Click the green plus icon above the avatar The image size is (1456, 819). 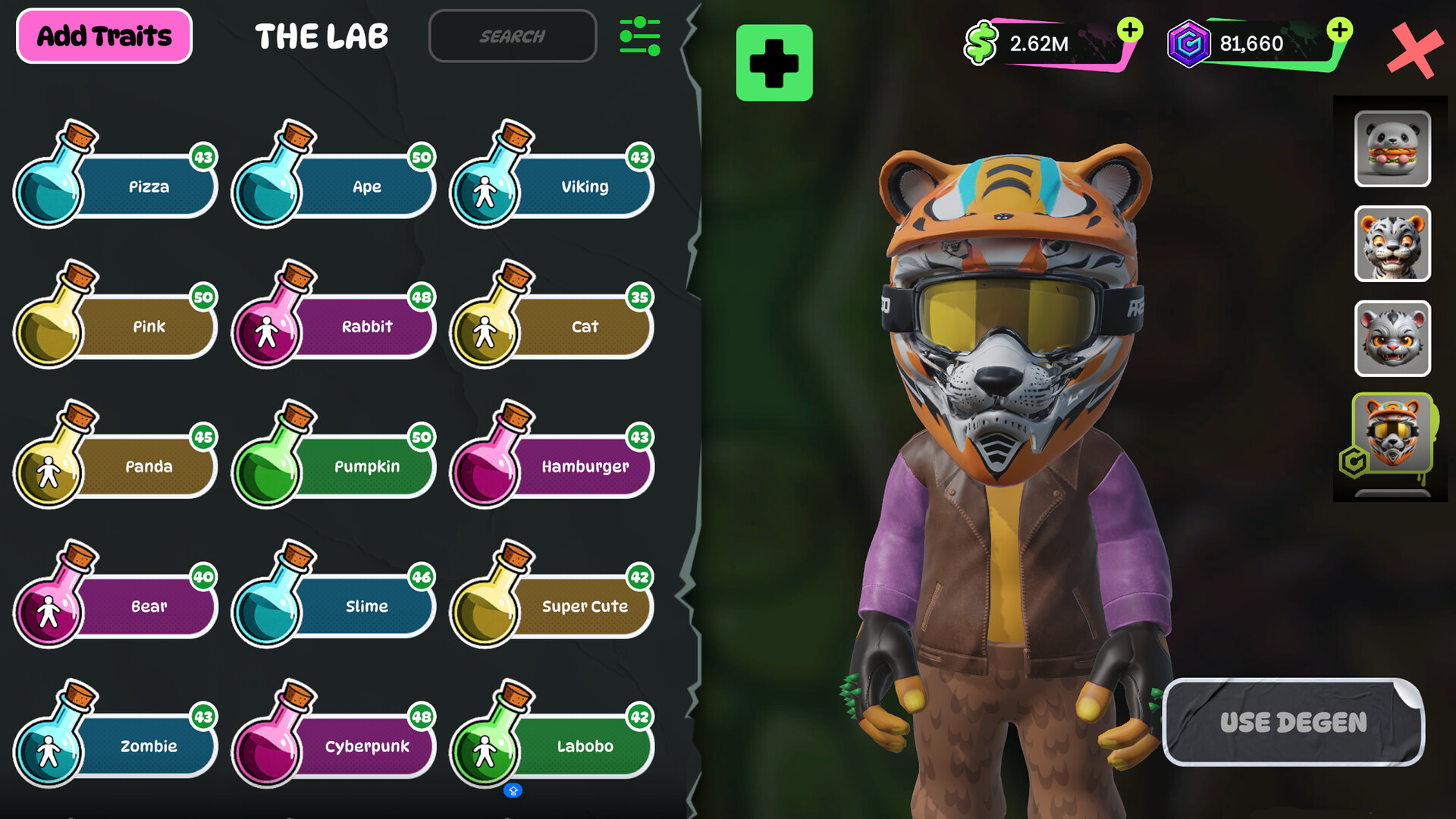[773, 64]
